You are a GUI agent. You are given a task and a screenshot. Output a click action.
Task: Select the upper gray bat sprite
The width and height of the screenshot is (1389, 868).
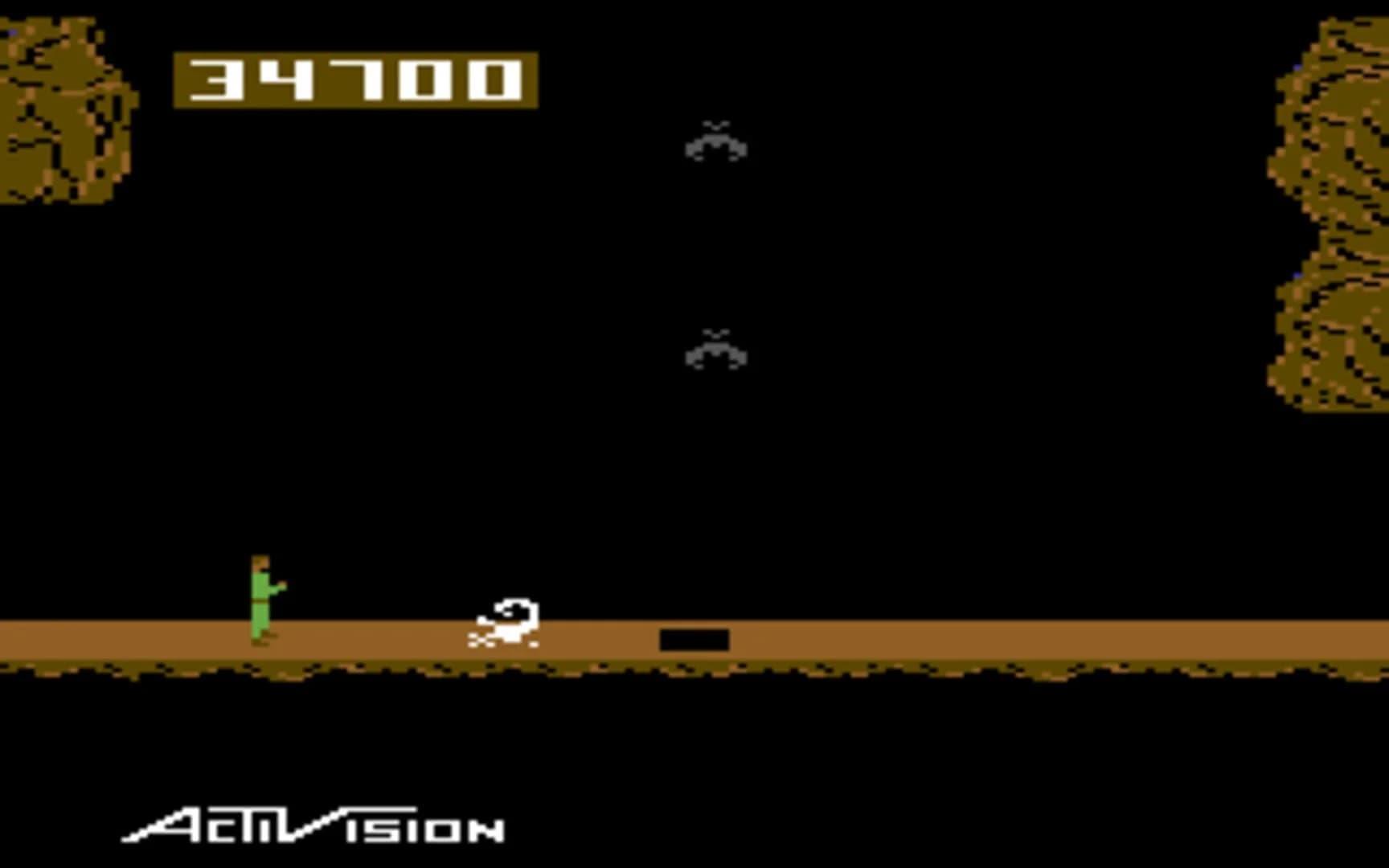[x=714, y=145]
